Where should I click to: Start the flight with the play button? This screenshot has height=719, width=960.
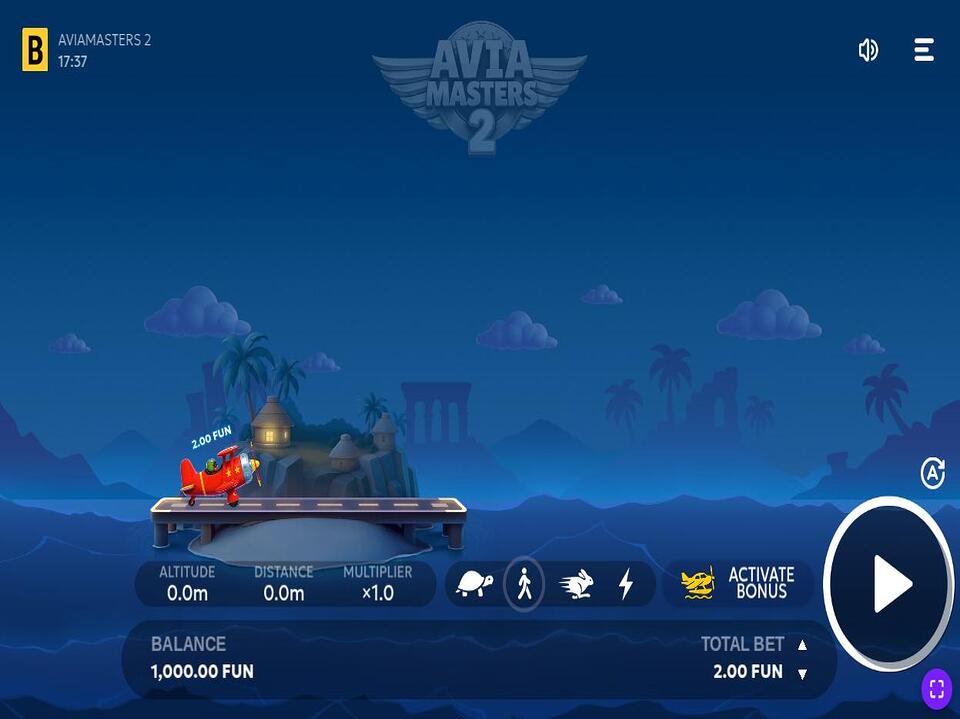888,584
